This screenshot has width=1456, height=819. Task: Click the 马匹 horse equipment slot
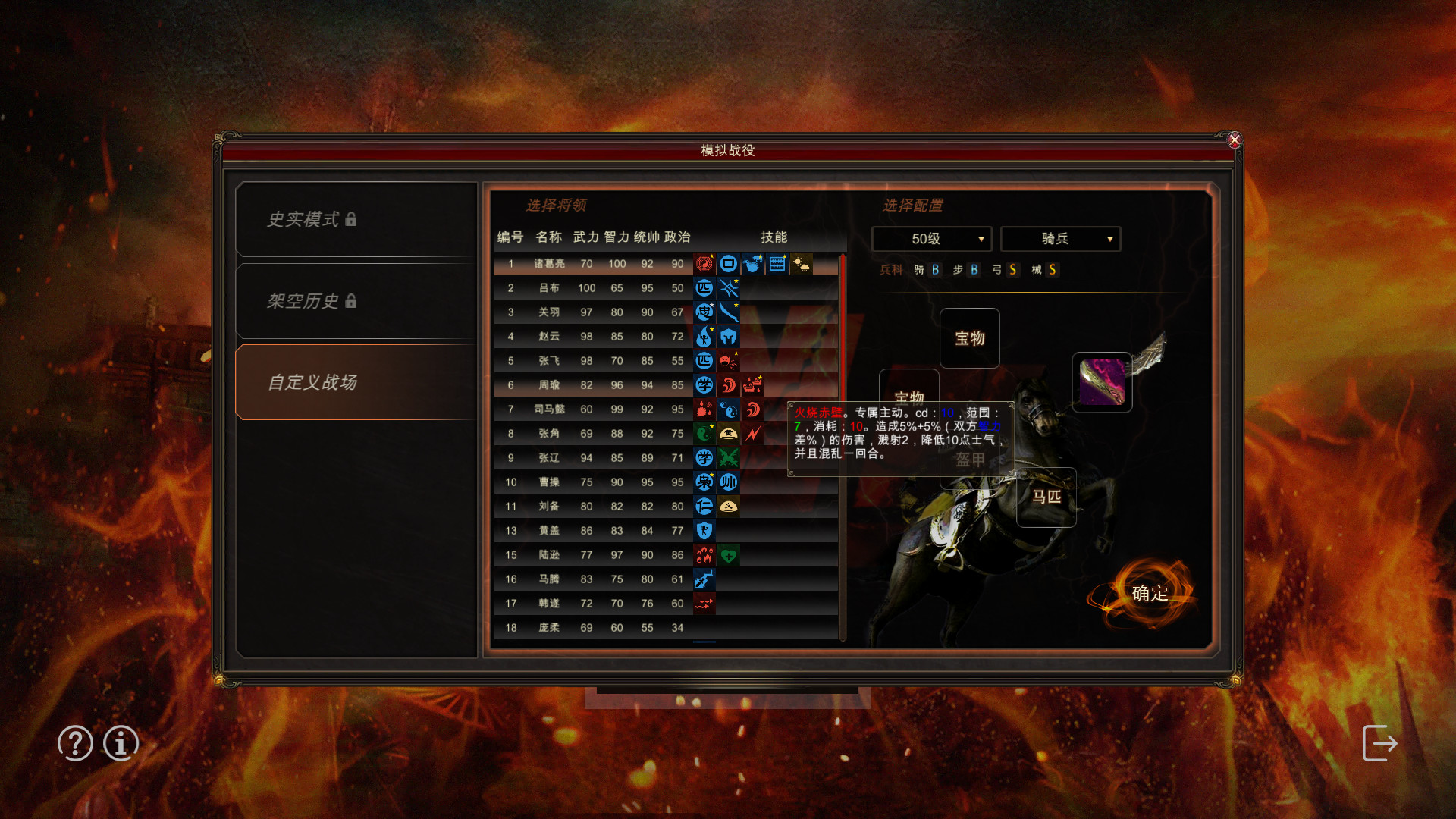click(1046, 497)
